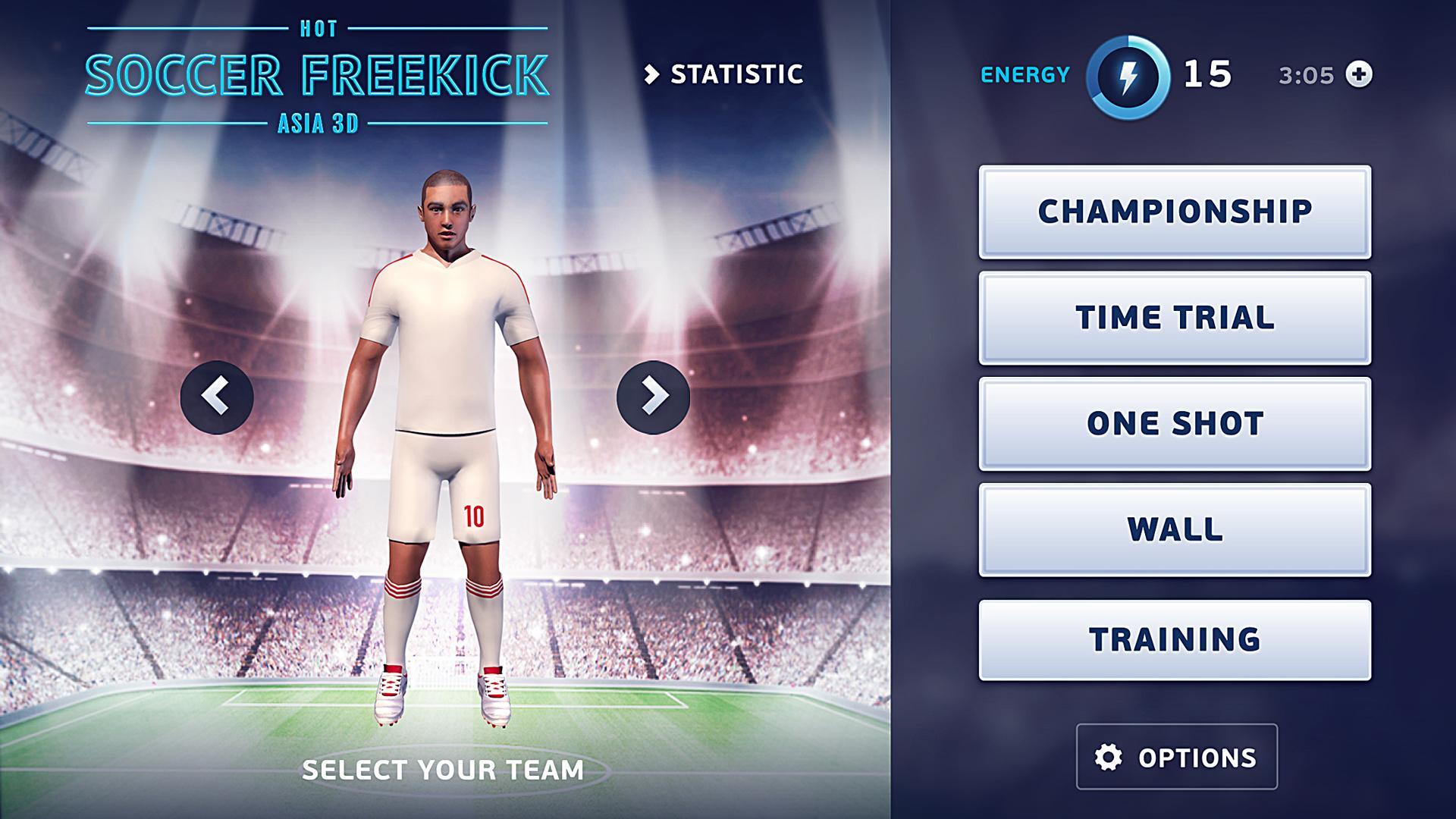Begin TRAINING mode
Viewport: 1456px width, 819px height.
tap(1175, 638)
